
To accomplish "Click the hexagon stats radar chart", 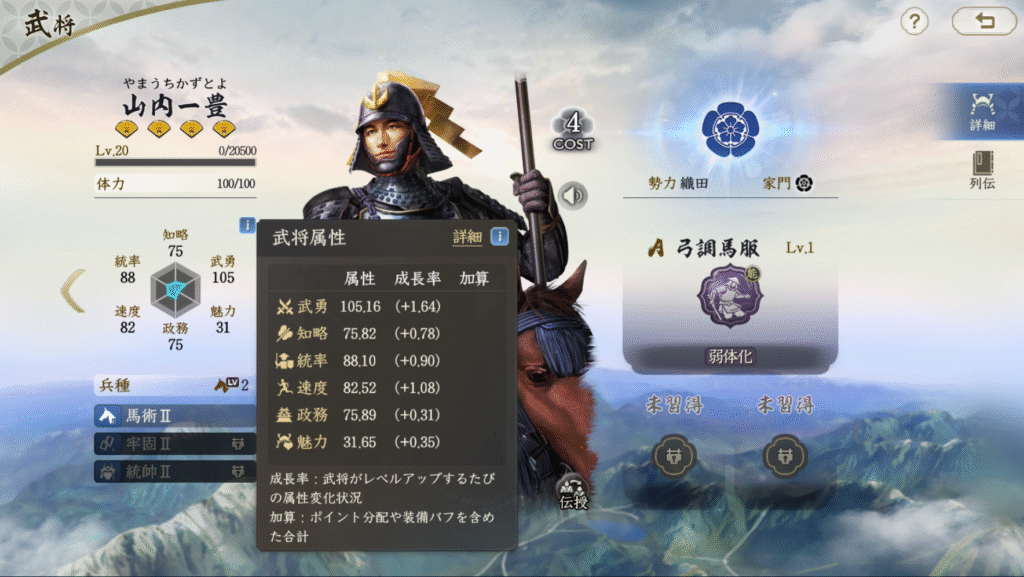I will coord(176,290).
